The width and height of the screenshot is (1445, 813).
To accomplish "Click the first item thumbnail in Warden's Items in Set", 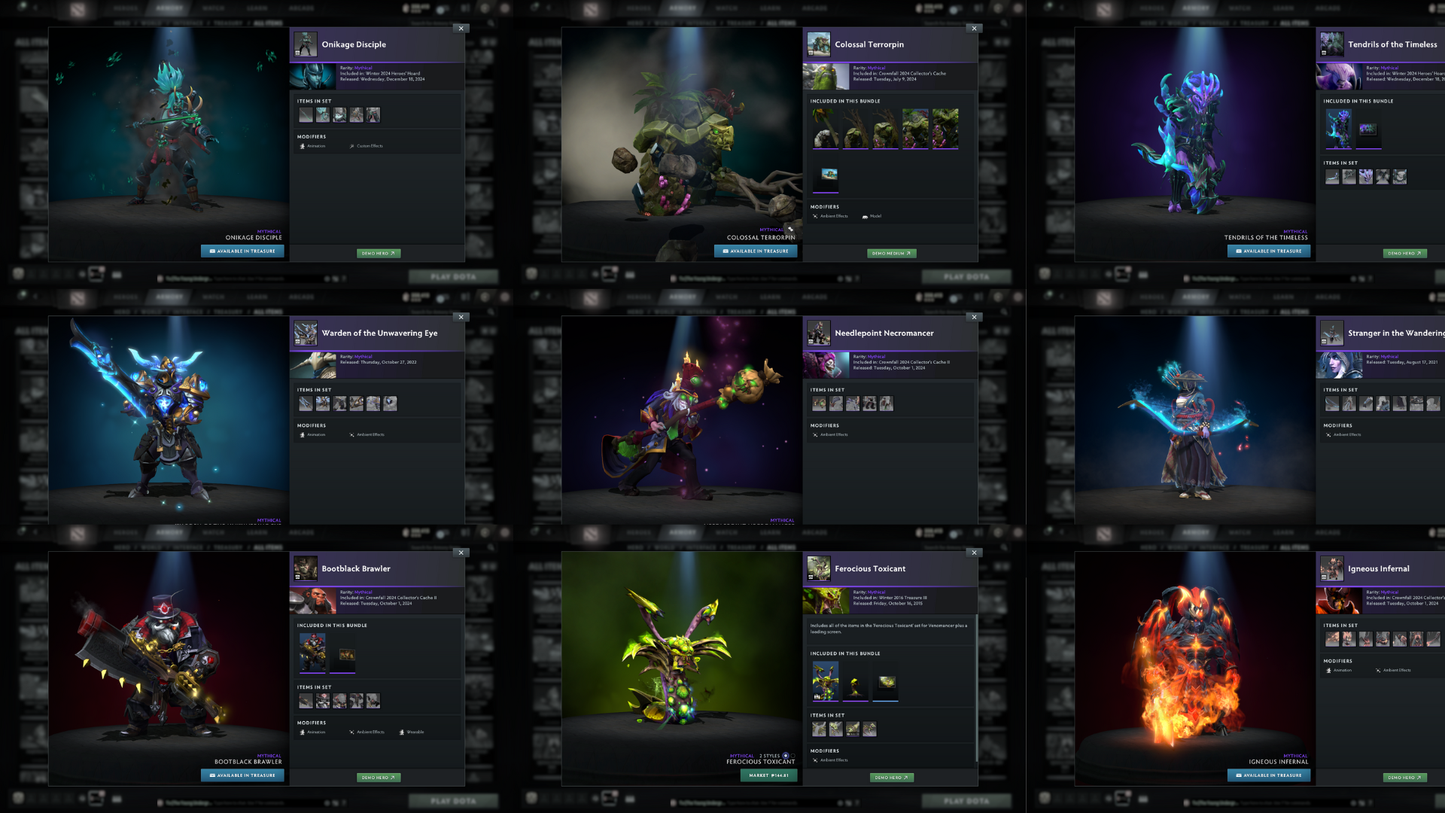I will [x=306, y=403].
